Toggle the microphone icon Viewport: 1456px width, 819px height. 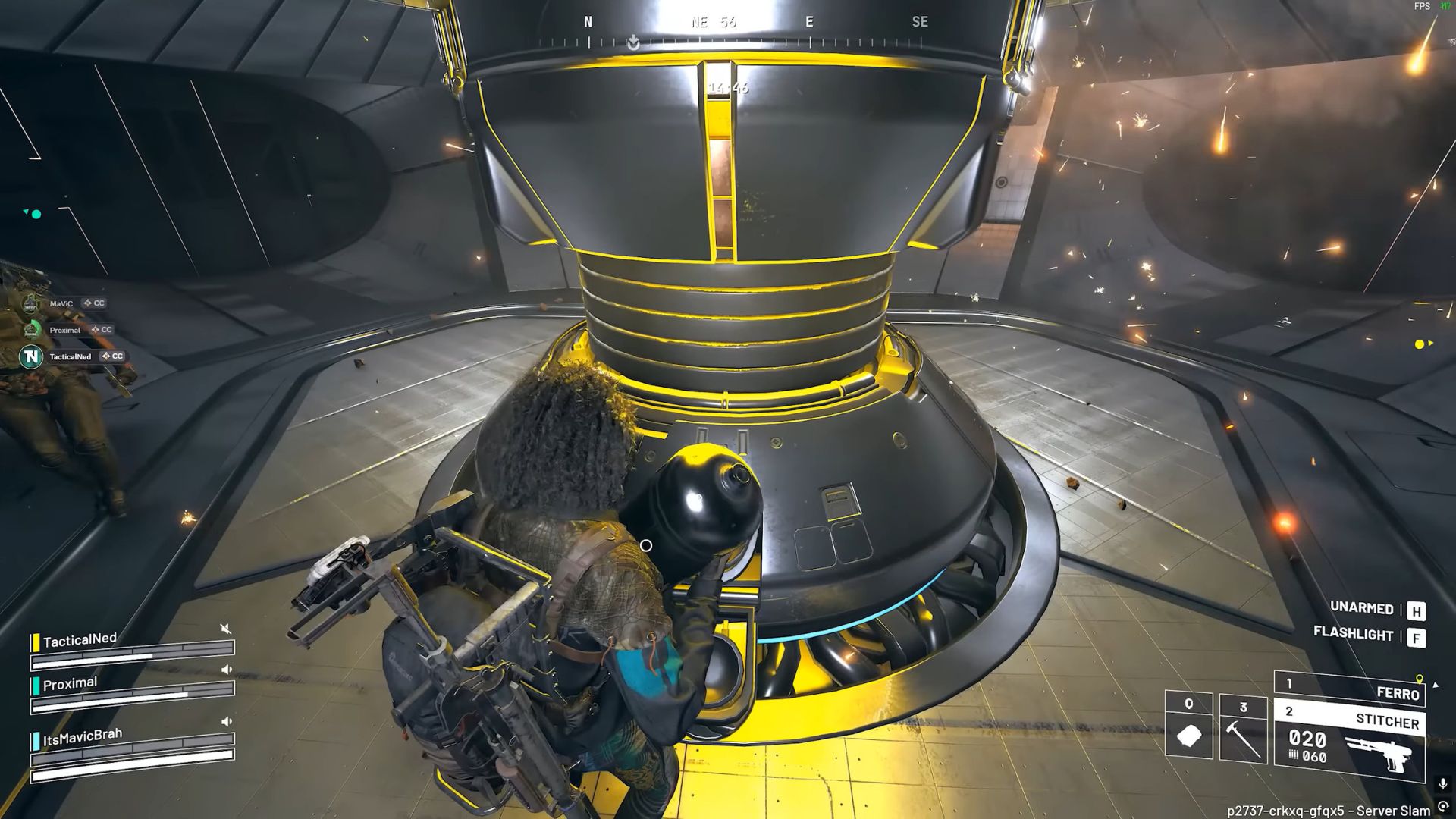pyautogui.click(x=1442, y=783)
